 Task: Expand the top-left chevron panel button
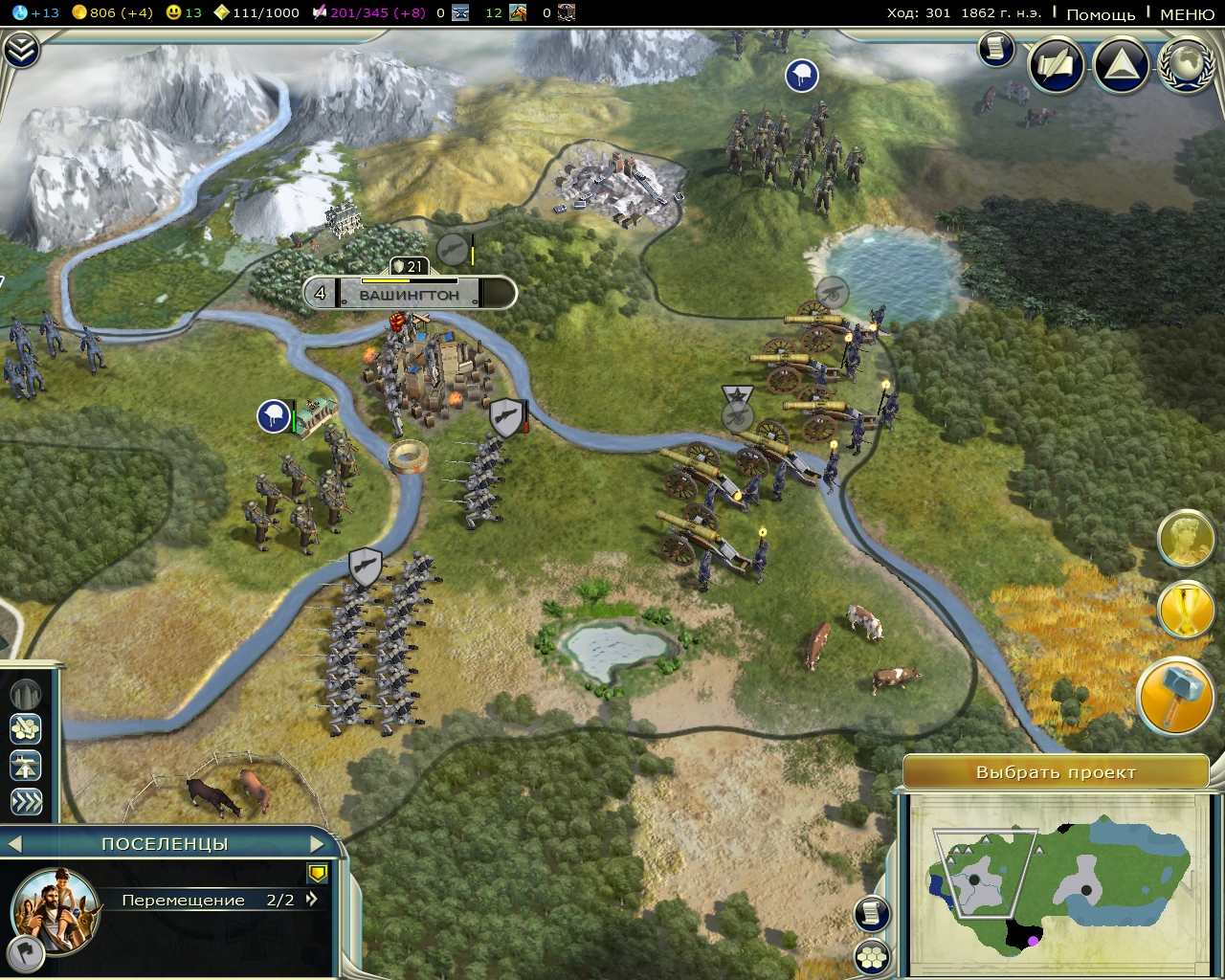pyautogui.click(x=21, y=51)
